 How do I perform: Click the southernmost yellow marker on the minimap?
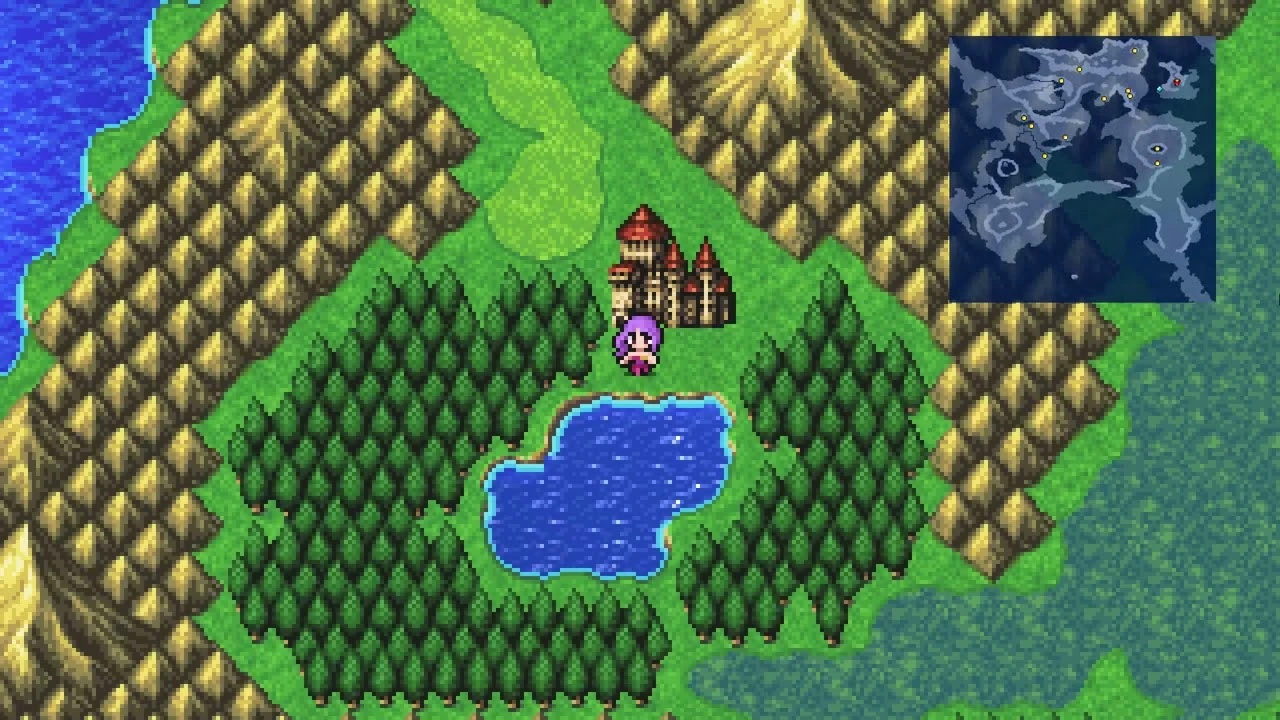point(1156,162)
